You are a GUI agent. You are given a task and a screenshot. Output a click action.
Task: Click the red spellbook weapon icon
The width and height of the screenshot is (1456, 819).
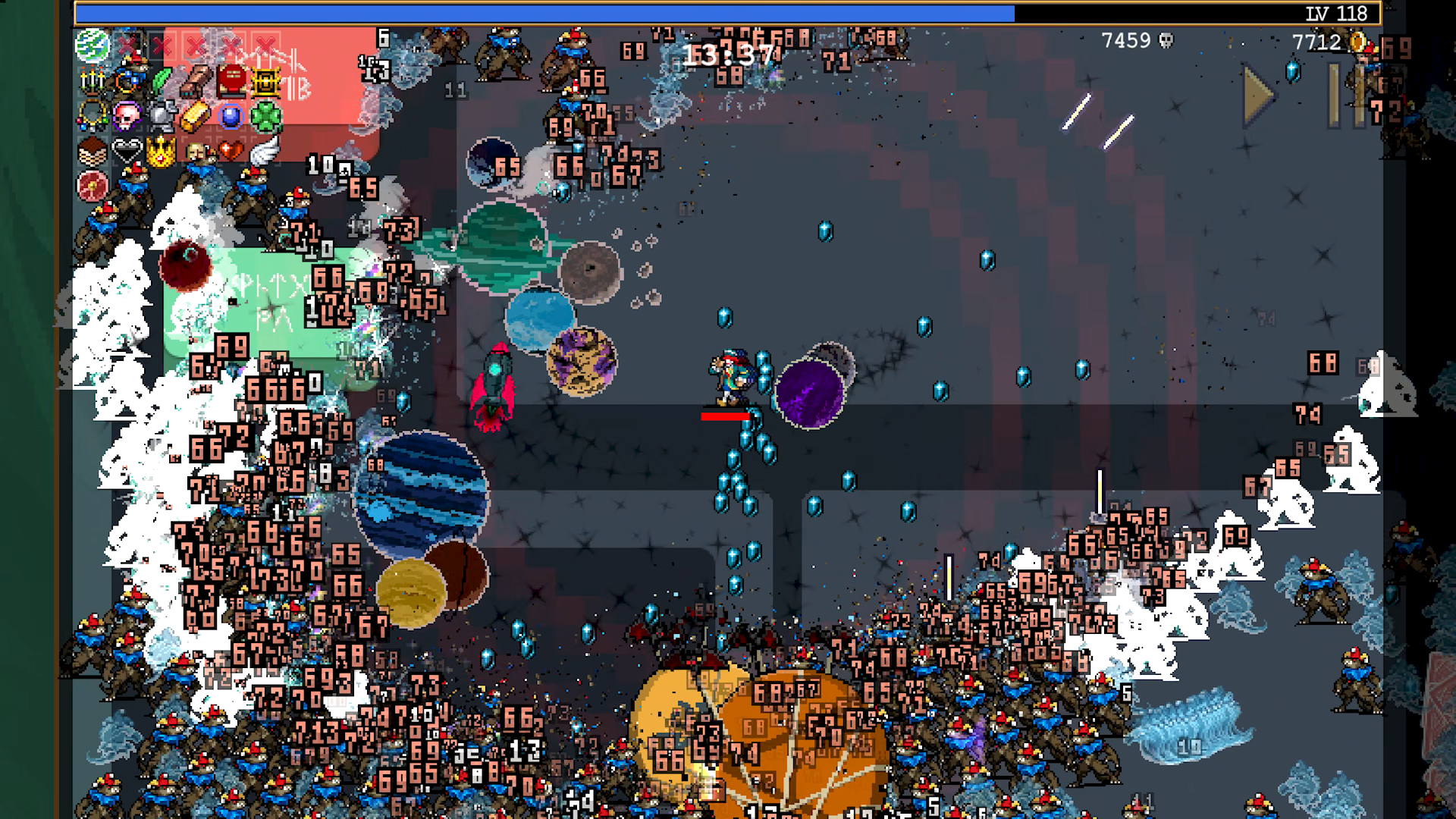231,80
